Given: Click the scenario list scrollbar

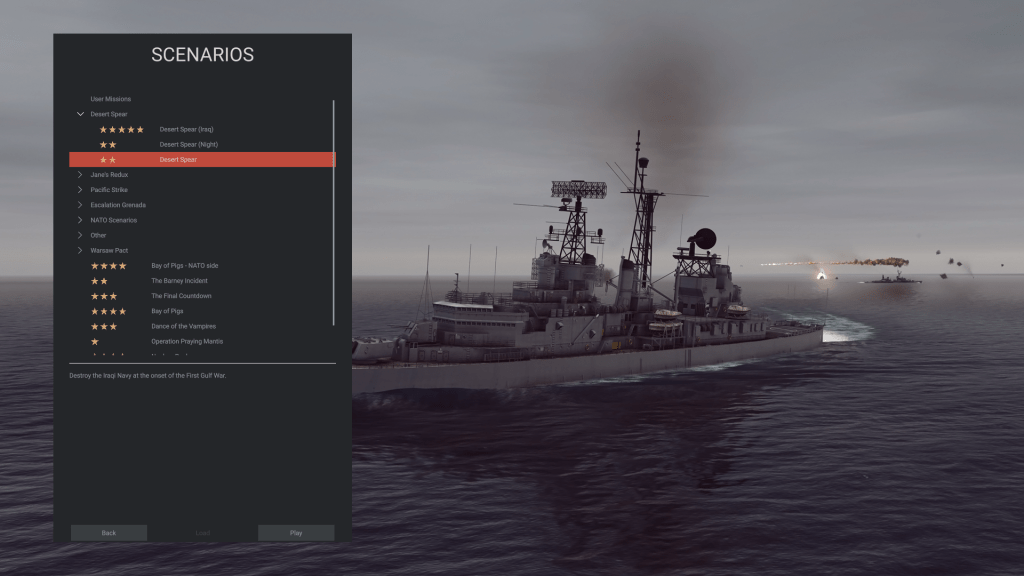Looking at the screenshot, I should [x=334, y=210].
